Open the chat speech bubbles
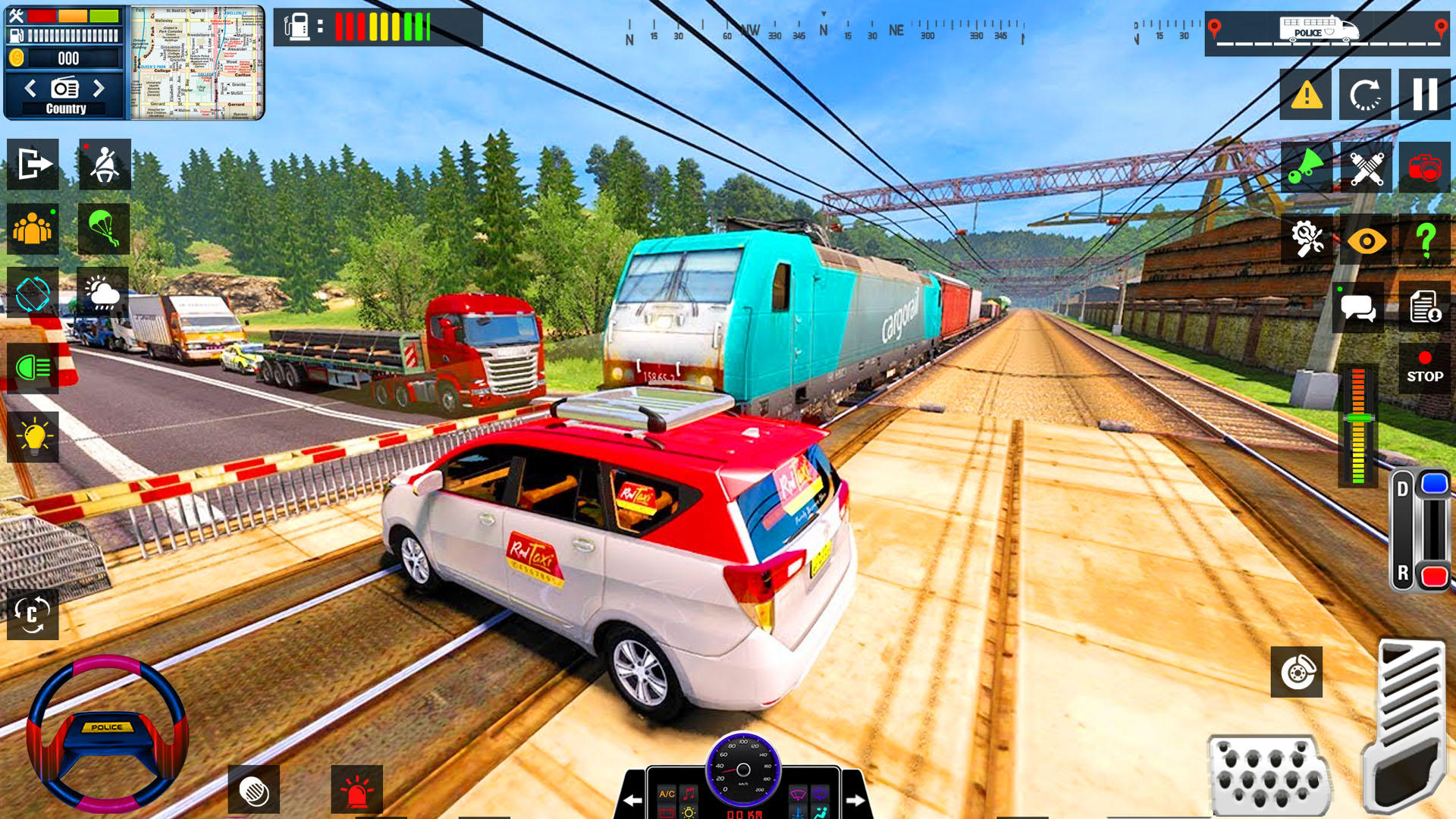The width and height of the screenshot is (1456, 819). tap(1357, 308)
